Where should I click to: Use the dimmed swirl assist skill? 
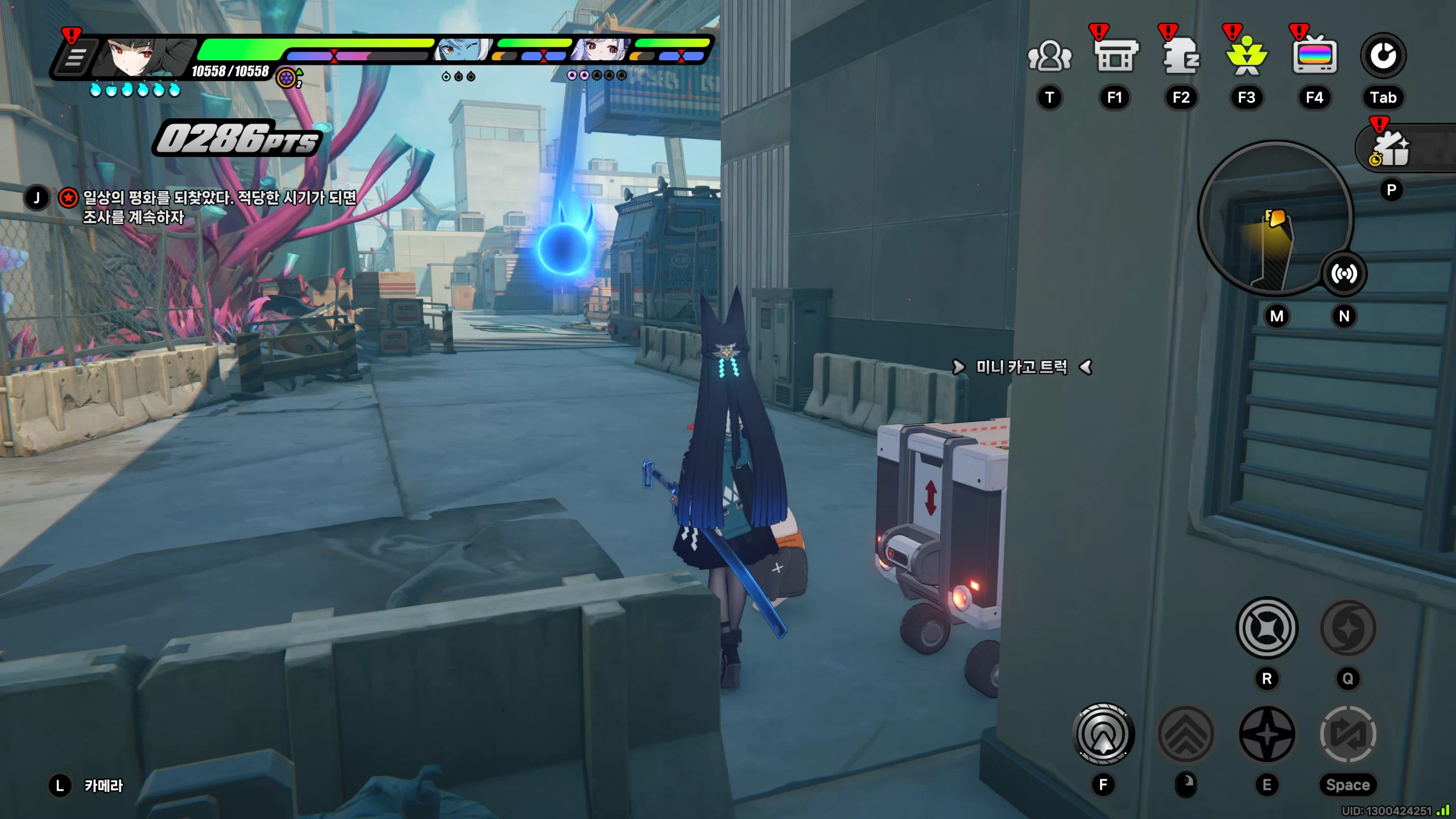coord(1347,628)
